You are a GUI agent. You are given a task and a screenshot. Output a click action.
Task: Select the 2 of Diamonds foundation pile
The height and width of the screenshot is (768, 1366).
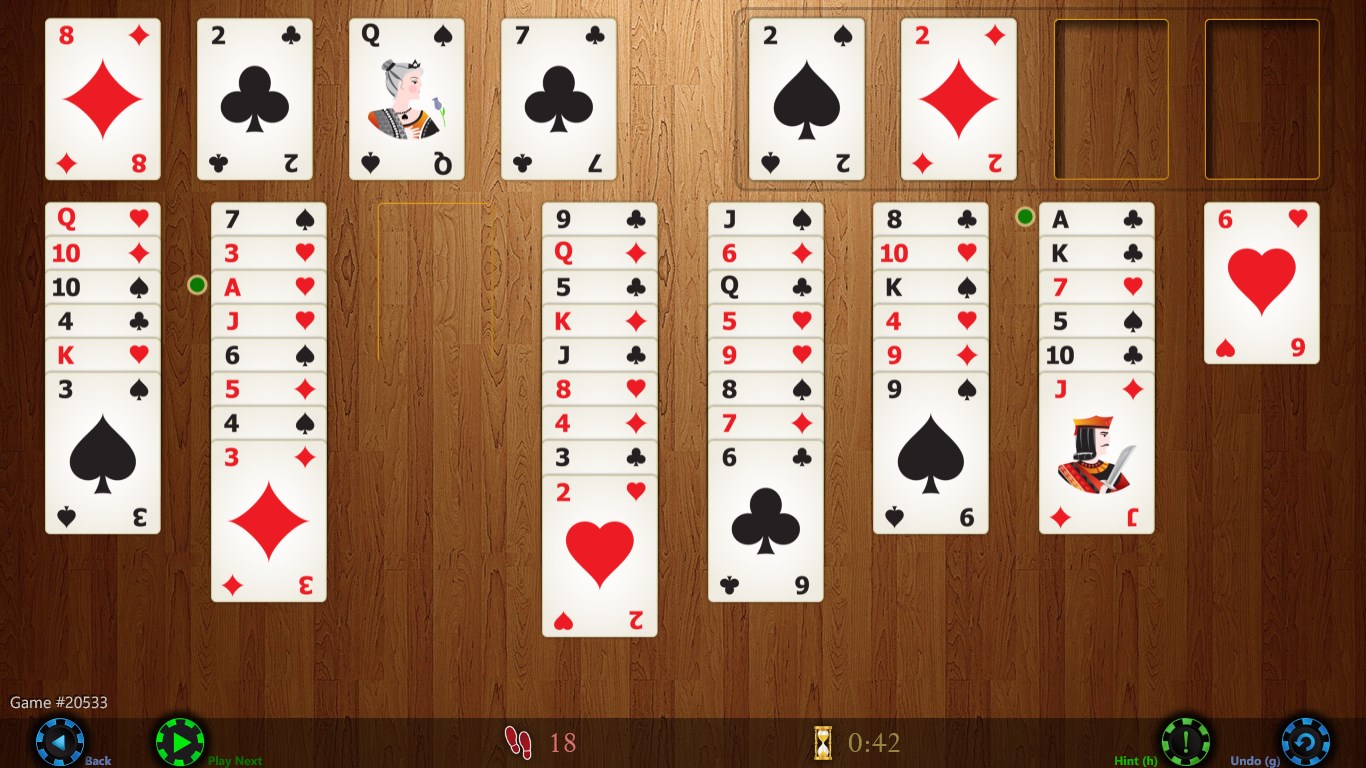pyautogui.click(x=958, y=97)
